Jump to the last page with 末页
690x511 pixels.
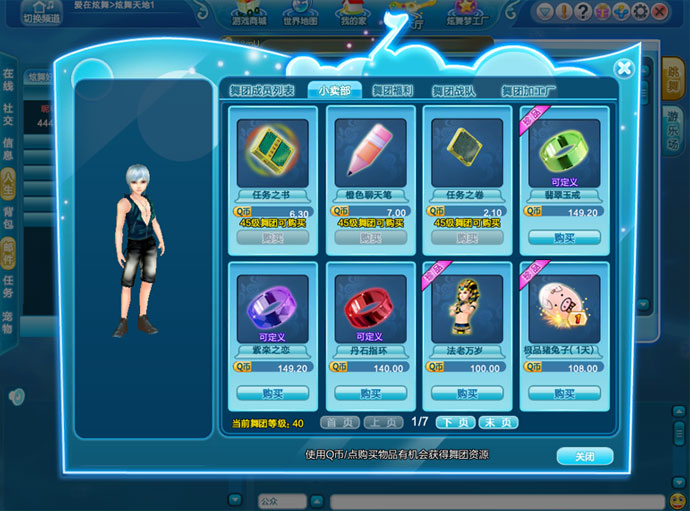click(499, 423)
